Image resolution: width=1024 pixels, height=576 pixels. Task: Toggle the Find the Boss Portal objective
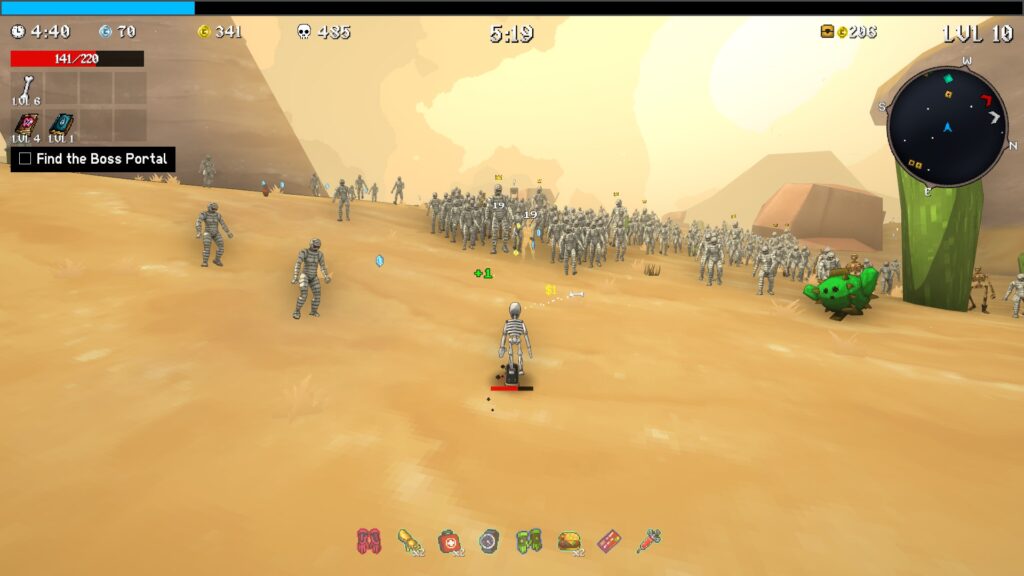click(x=25, y=159)
